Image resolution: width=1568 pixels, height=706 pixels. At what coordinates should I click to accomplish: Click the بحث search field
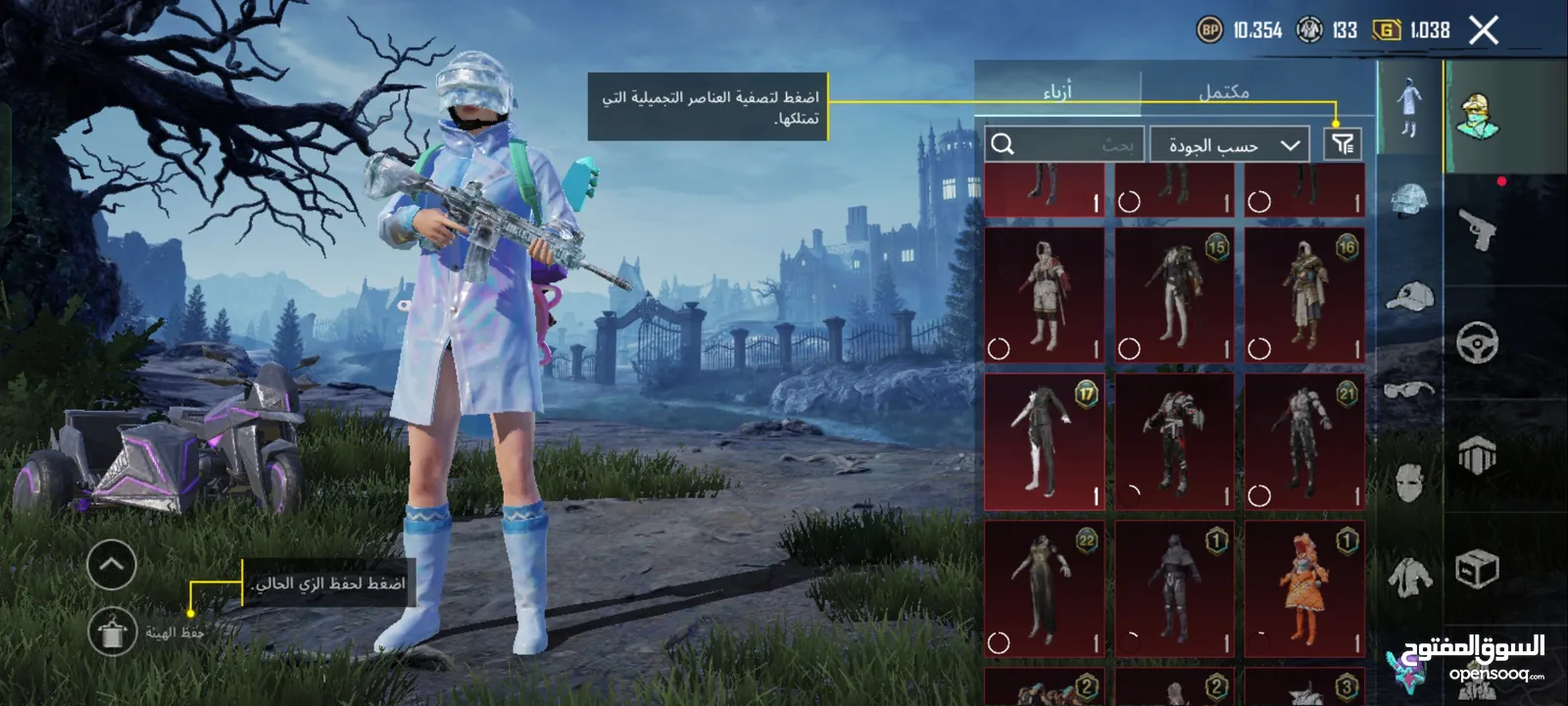tap(1065, 145)
